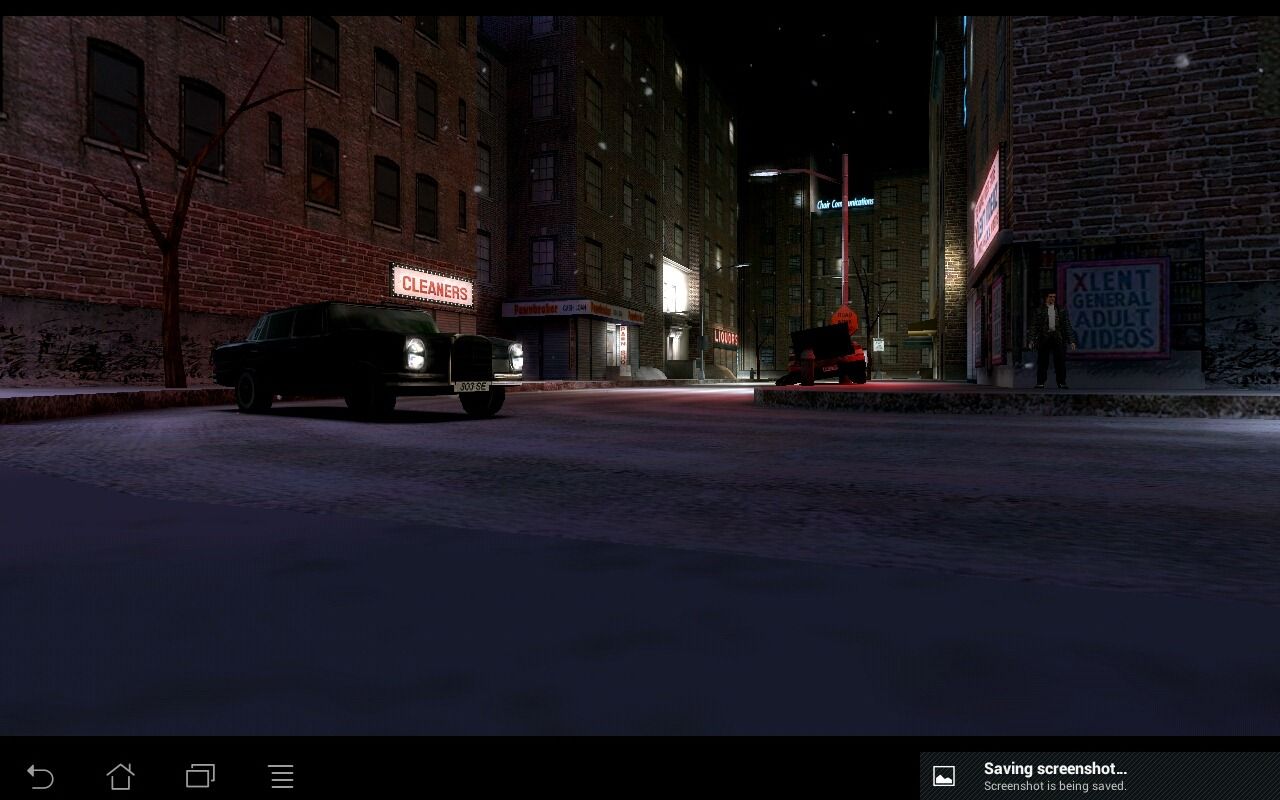Open the Recent Apps switcher icon
1280x800 pixels.
[x=200, y=775]
